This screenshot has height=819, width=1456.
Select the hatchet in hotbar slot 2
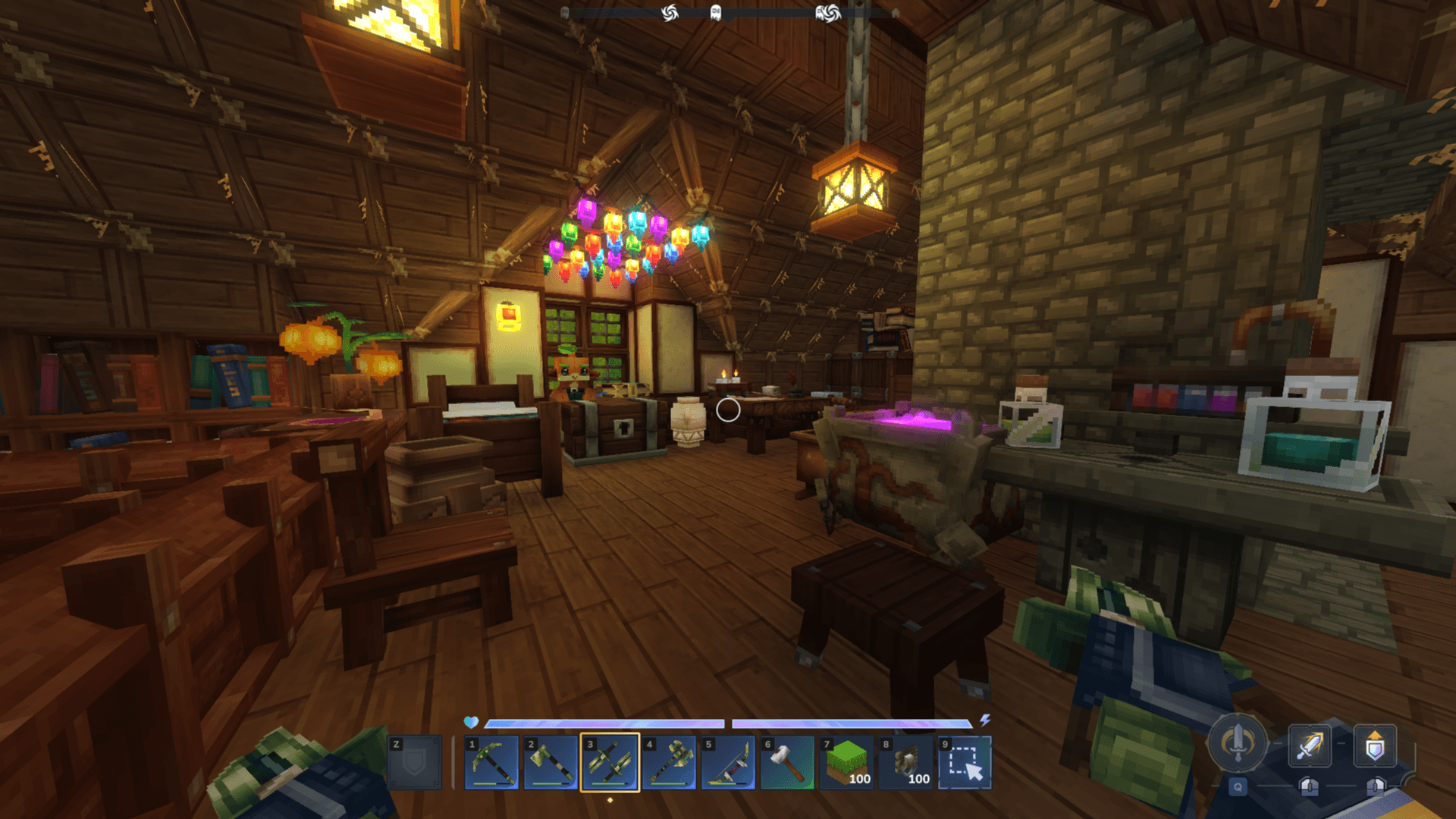551,762
